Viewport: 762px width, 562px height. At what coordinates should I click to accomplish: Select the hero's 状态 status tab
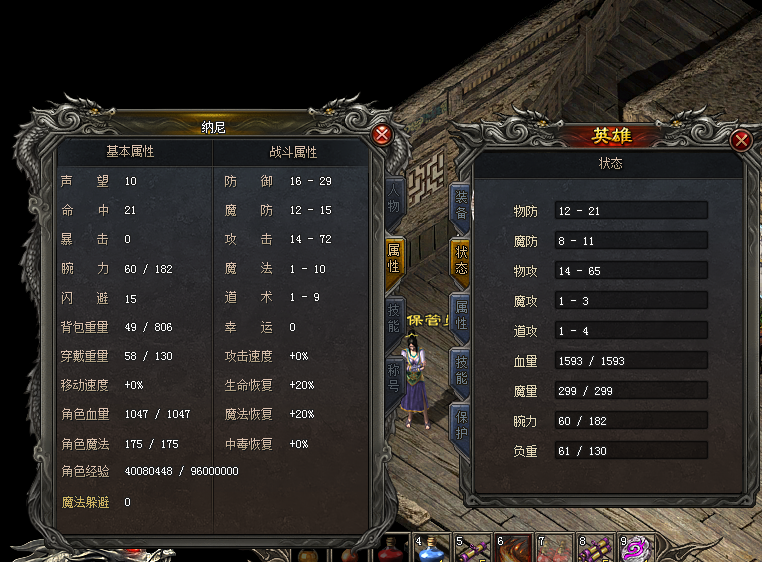(x=461, y=261)
